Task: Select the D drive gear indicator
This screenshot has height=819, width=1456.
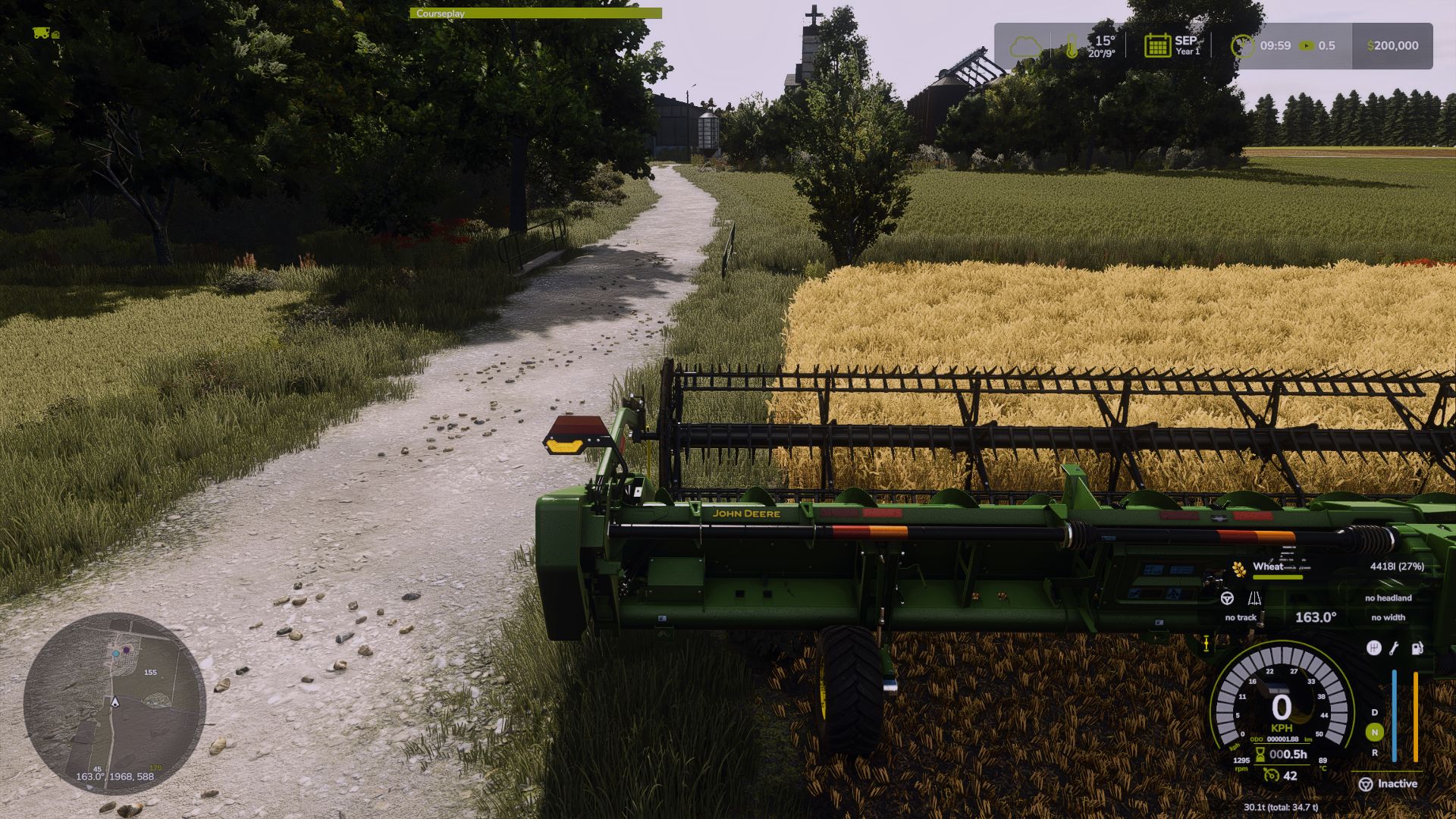Action: [1374, 713]
